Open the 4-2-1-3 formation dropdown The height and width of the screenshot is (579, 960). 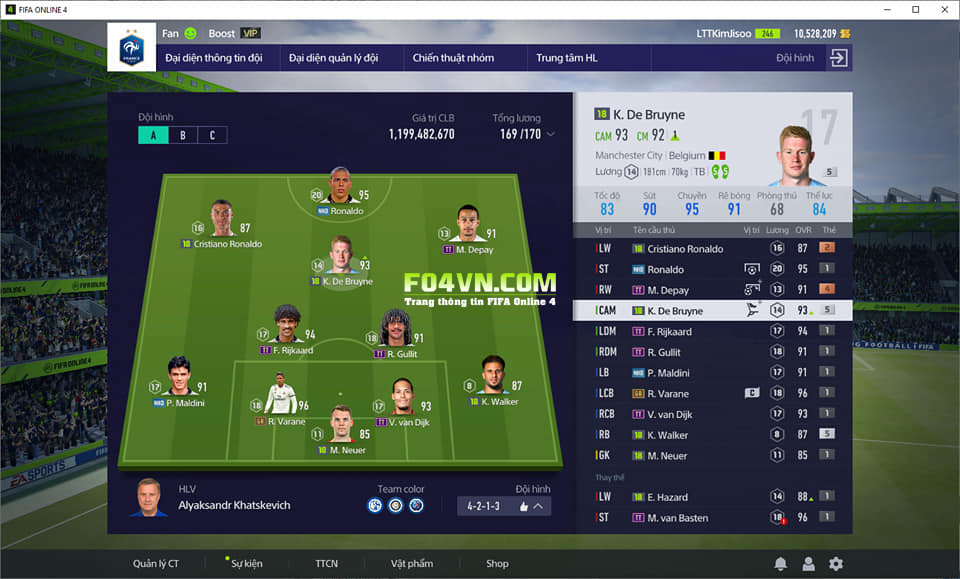[x=503, y=506]
